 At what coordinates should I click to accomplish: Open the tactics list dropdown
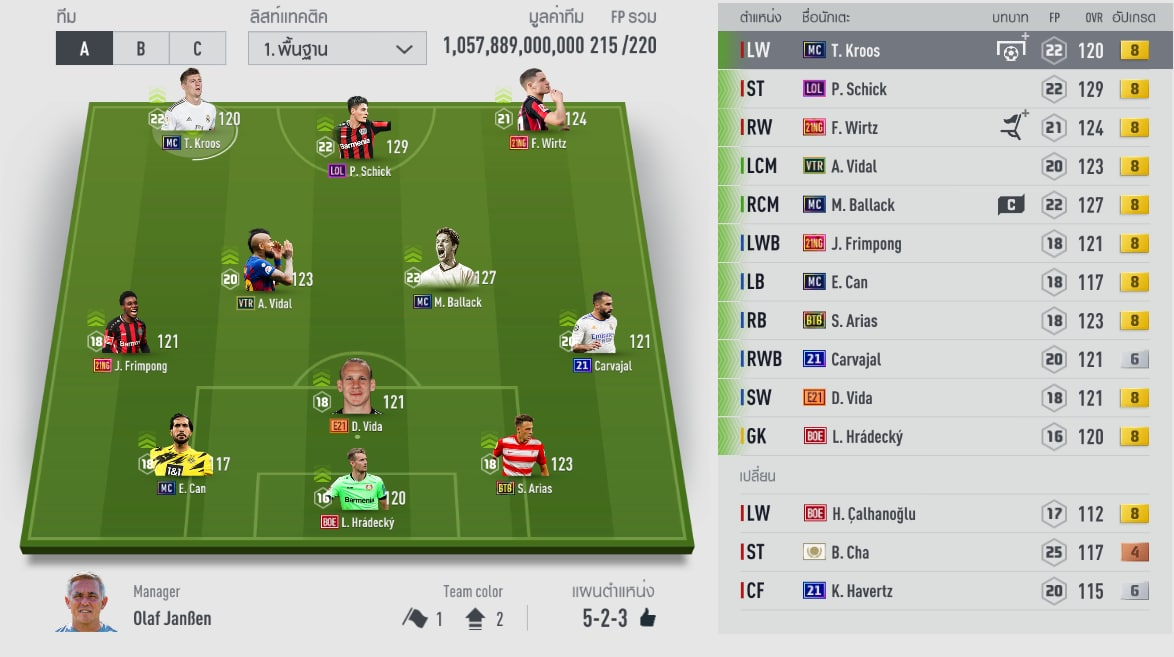[x=337, y=48]
